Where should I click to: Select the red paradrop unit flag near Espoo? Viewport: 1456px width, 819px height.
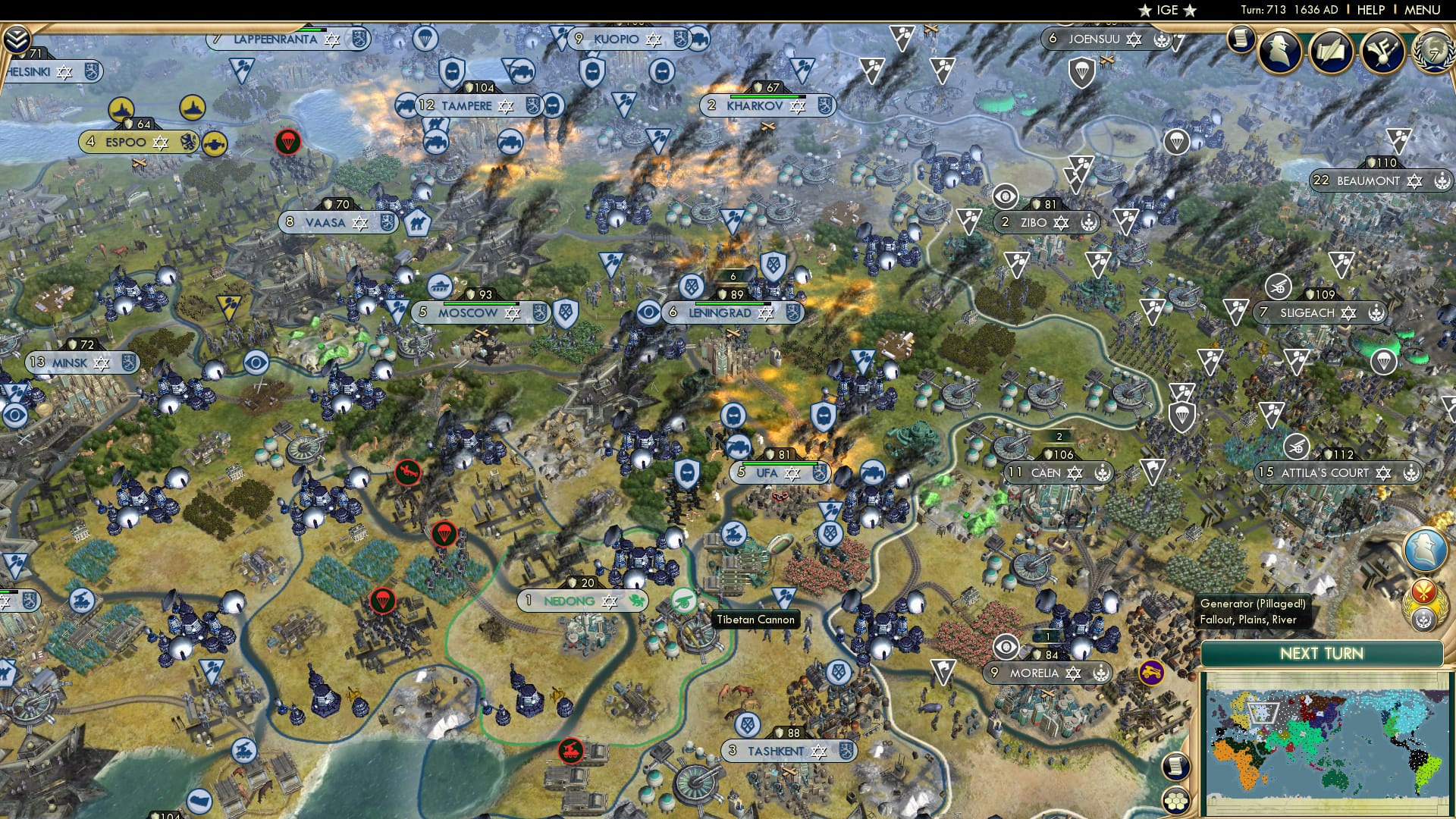coord(287,142)
